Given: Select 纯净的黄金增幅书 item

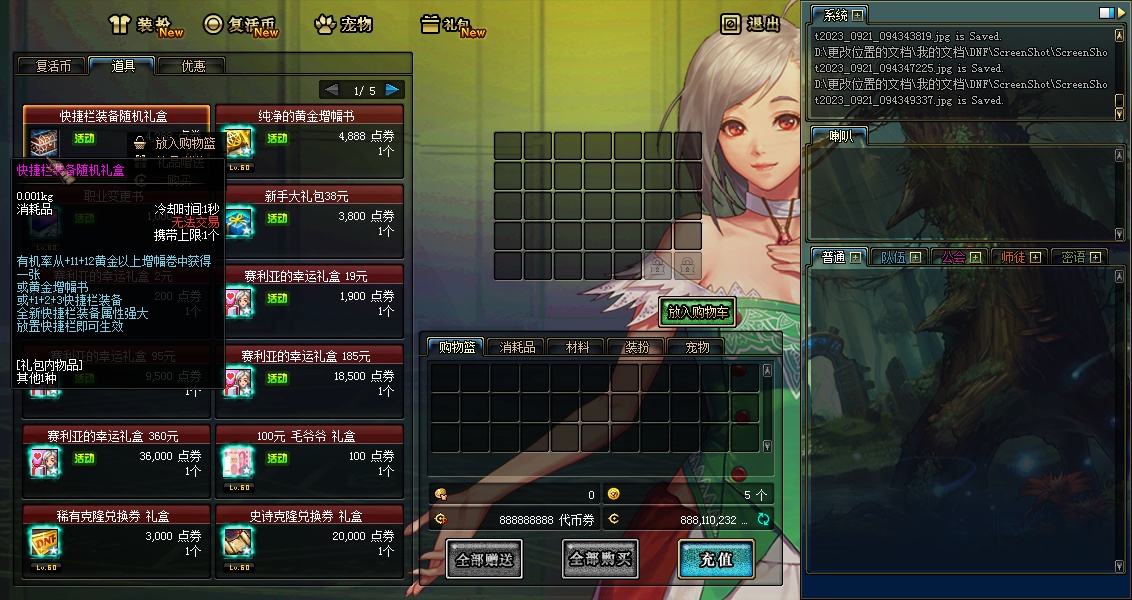Looking at the screenshot, I should 309,116.
